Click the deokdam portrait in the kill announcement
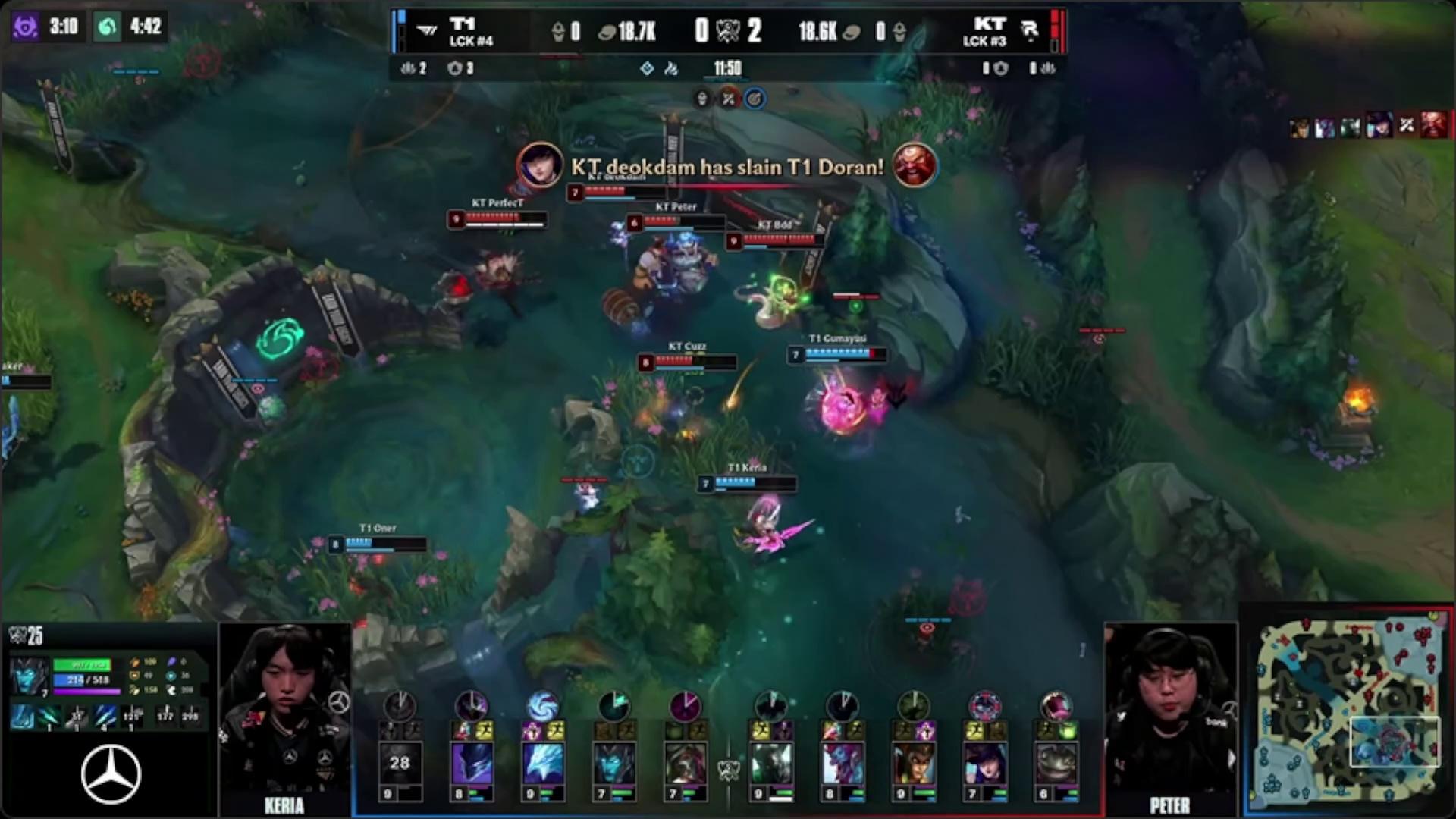Viewport: 1456px width, 819px height. click(x=540, y=165)
